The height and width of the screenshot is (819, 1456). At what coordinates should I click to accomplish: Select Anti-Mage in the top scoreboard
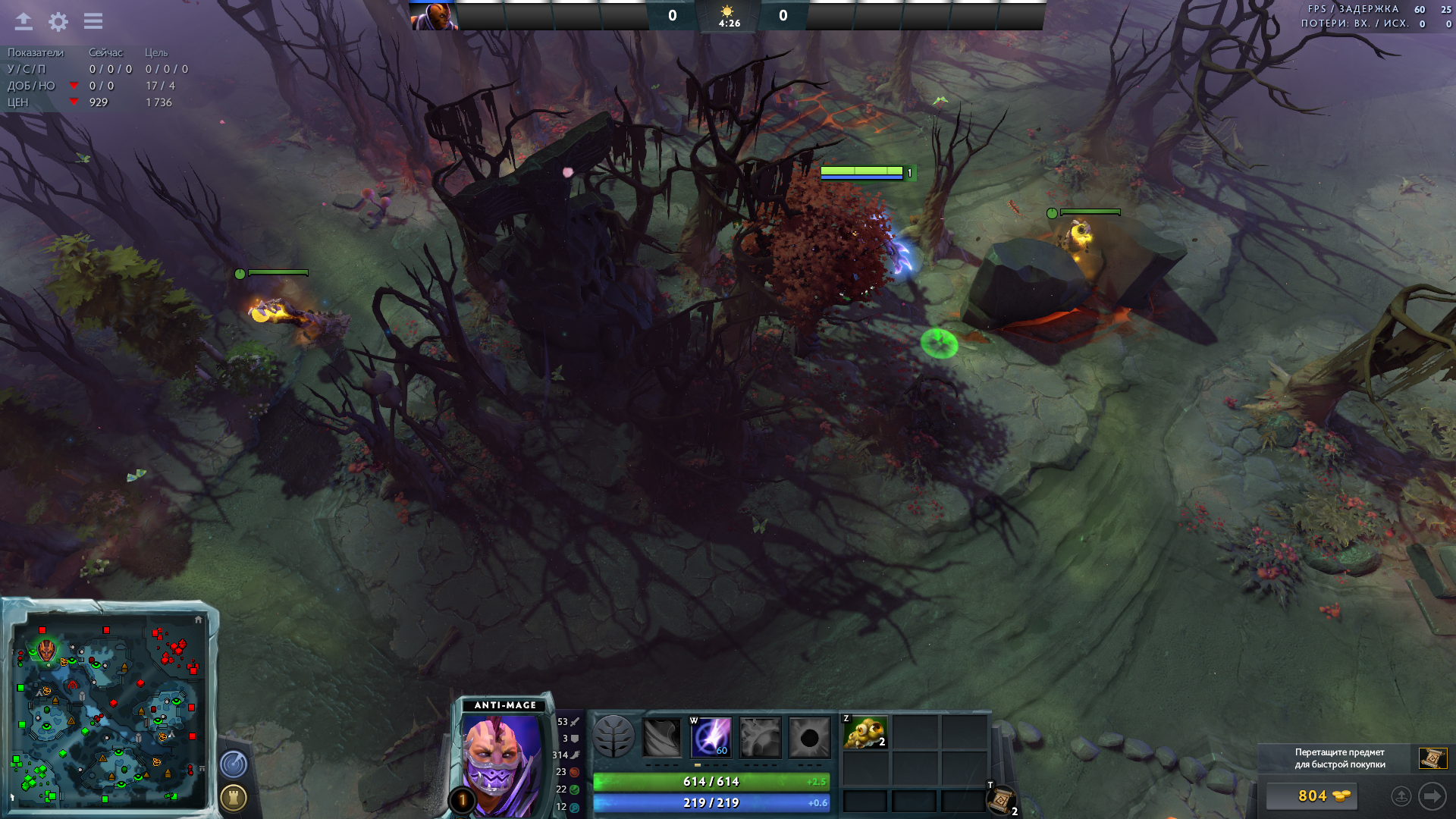(435, 16)
